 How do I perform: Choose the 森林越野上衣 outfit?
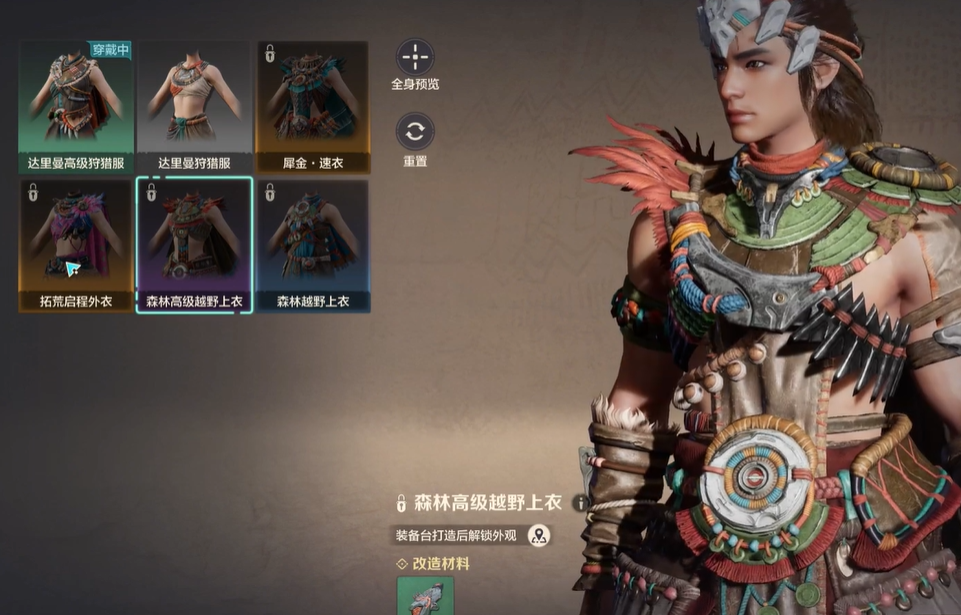pyautogui.click(x=312, y=246)
